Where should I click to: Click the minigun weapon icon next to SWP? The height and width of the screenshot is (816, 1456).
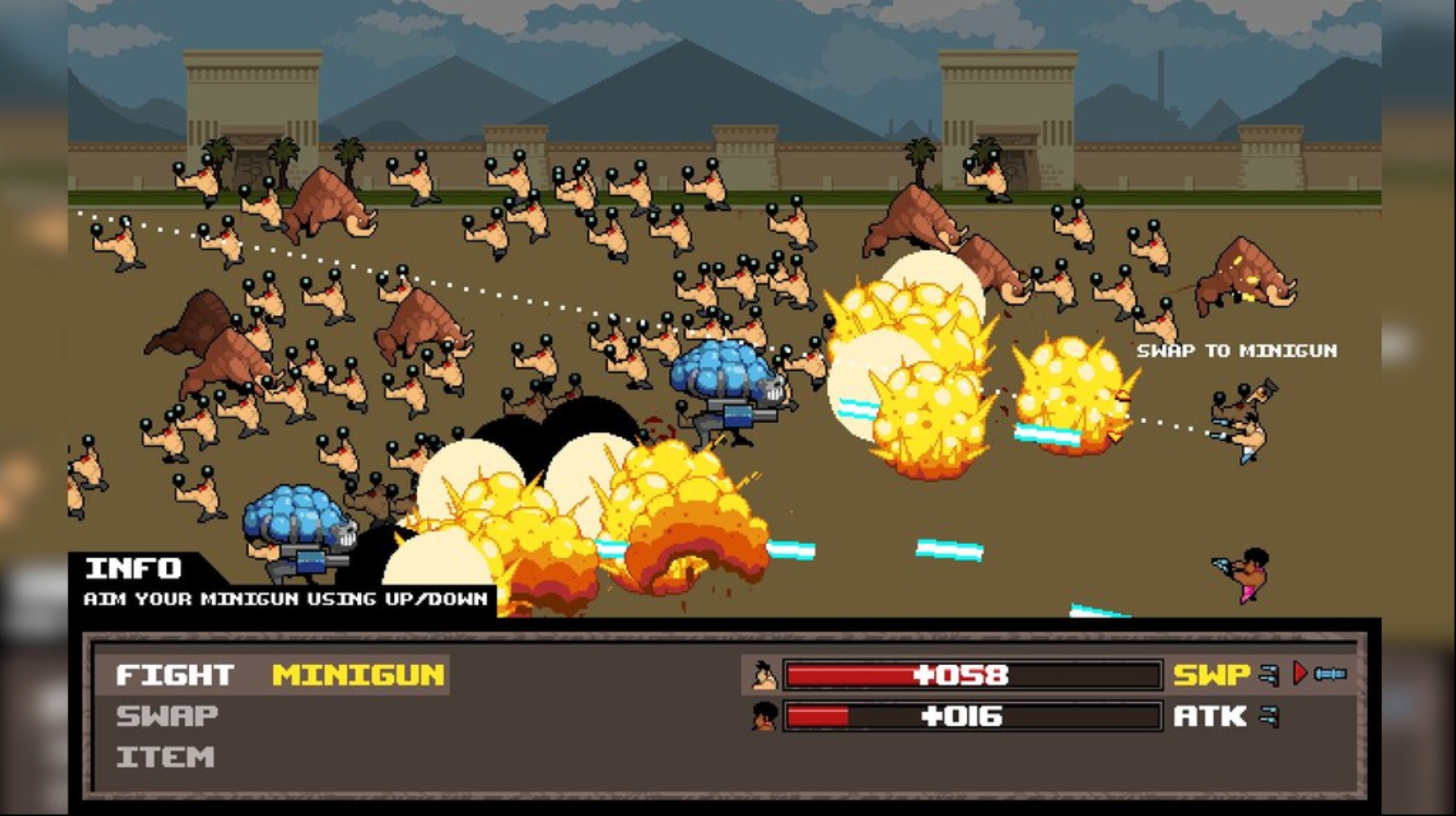1331,674
